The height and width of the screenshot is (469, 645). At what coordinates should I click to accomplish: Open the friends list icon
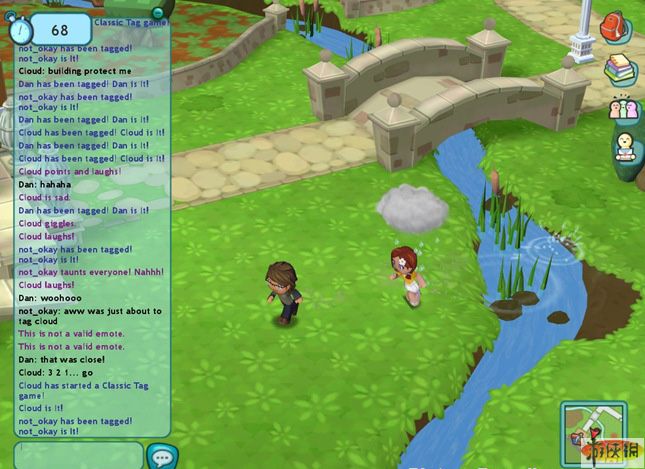pos(622,108)
